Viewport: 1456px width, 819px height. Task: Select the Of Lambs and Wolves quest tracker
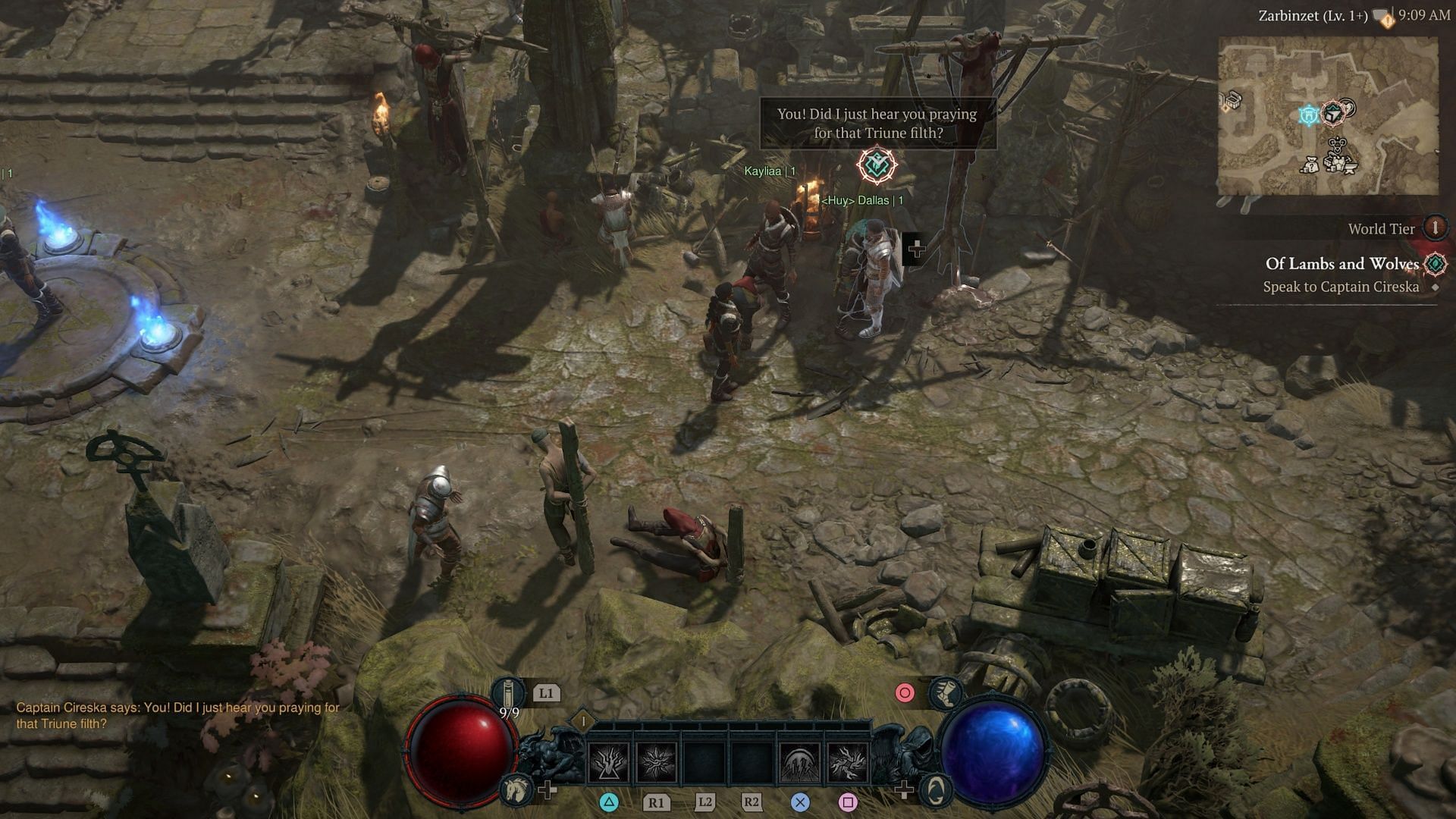click(1341, 264)
